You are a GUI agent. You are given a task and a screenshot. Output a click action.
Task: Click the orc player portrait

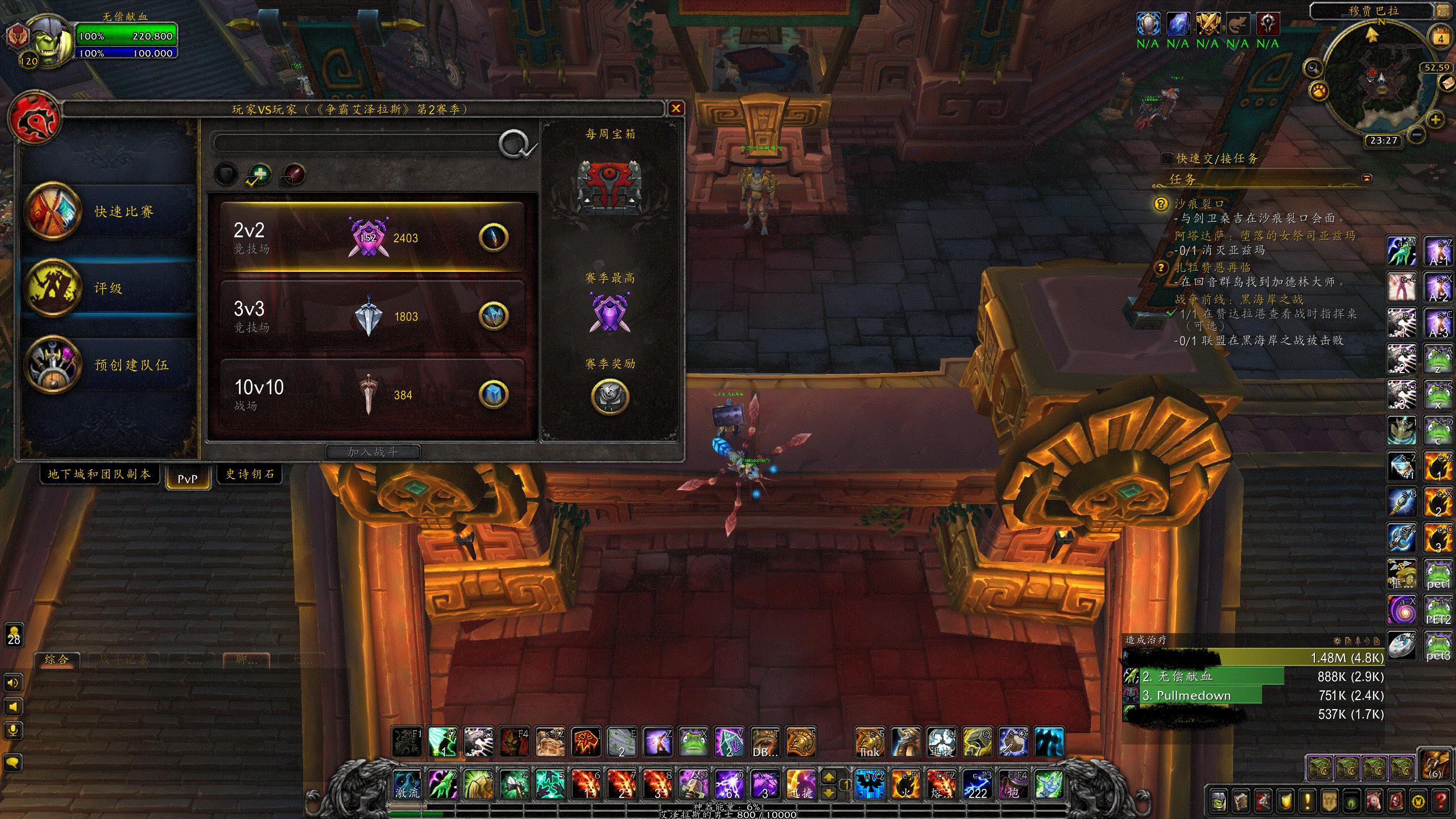click(50, 40)
